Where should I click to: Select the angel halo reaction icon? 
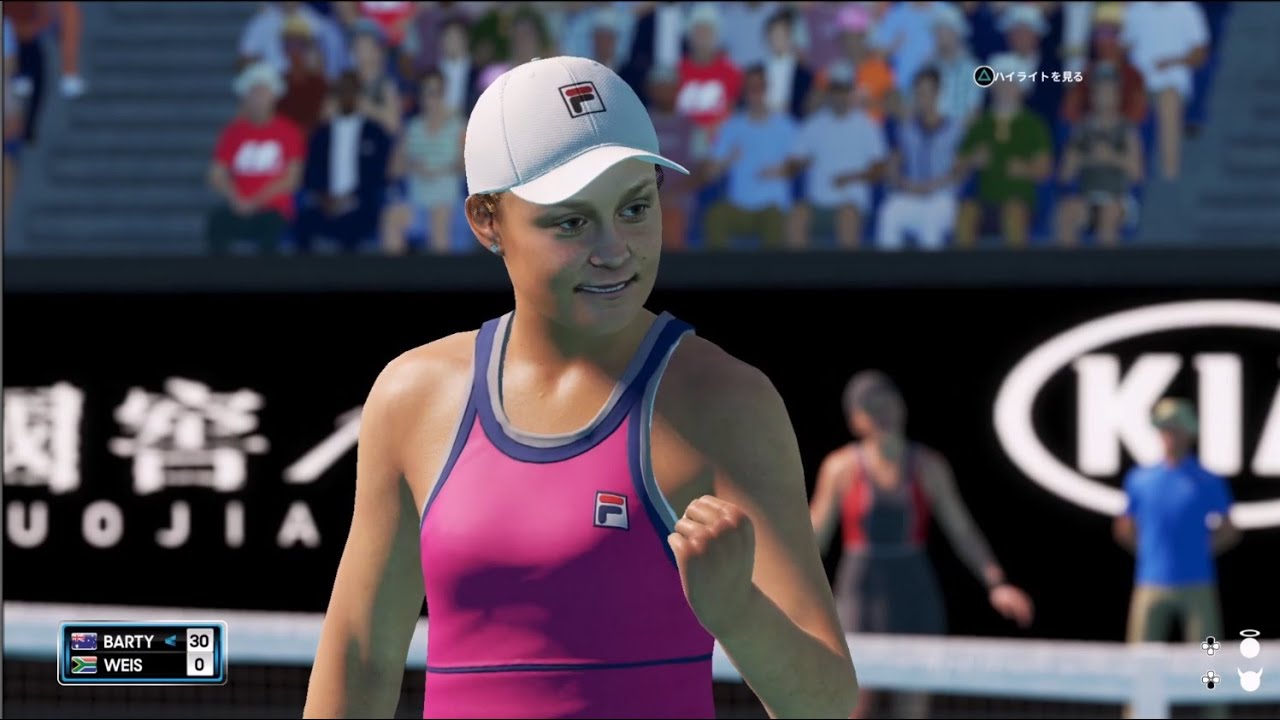point(1249,645)
